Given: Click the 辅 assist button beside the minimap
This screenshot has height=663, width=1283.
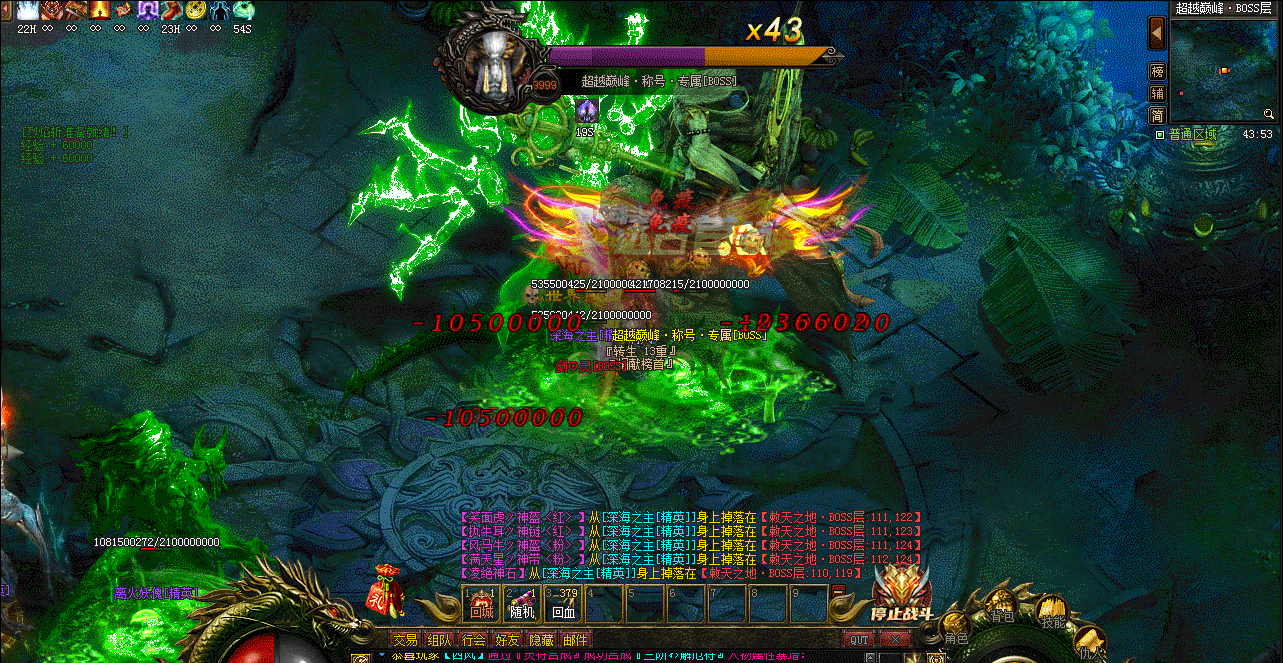Looking at the screenshot, I should pyautogui.click(x=1157, y=93).
